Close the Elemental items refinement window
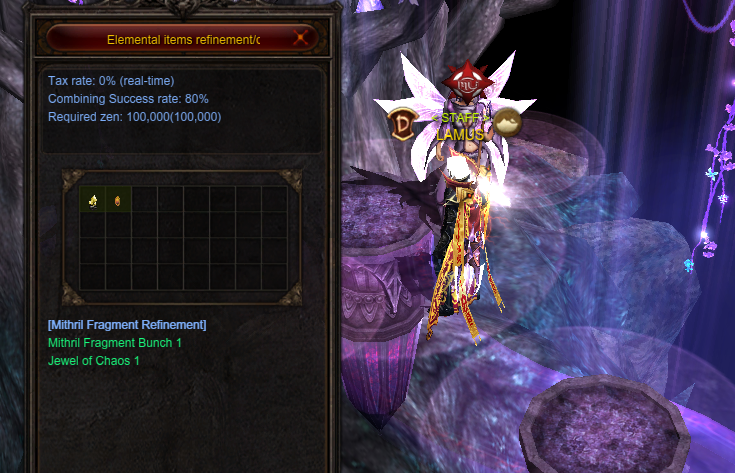The image size is (735, 473). (302, 40)
